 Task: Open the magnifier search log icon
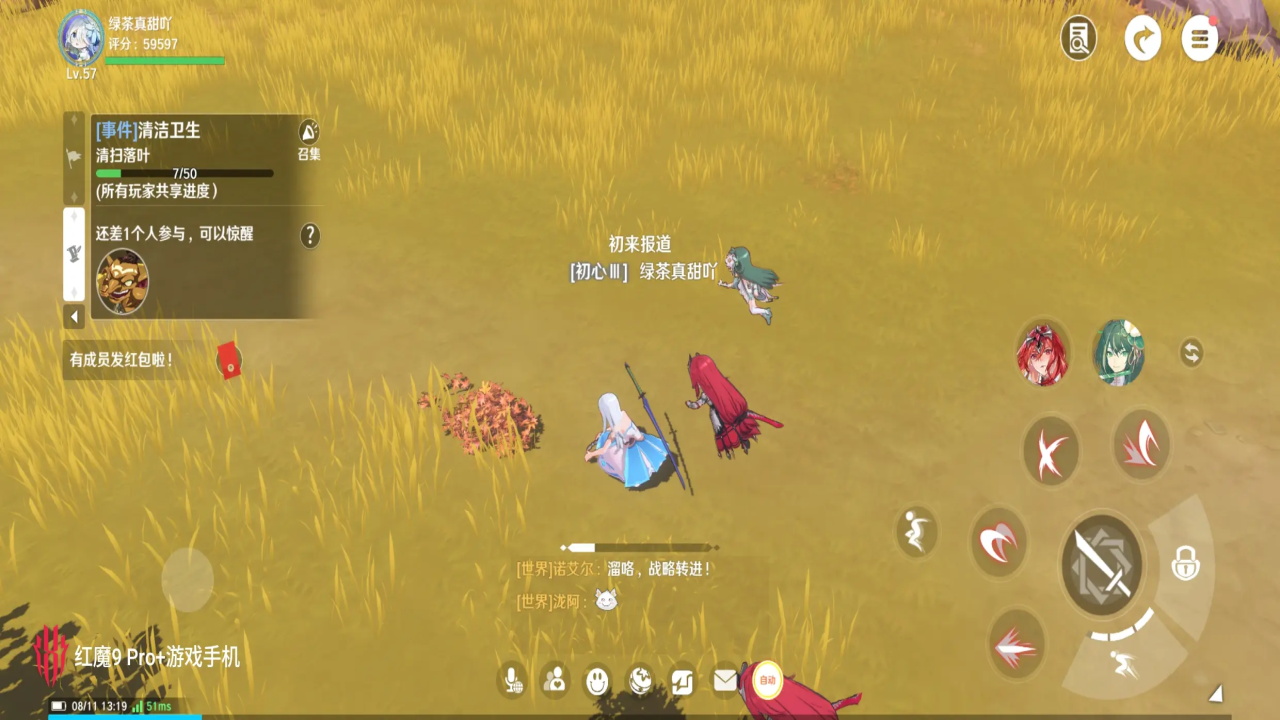tap(1078, 39)
